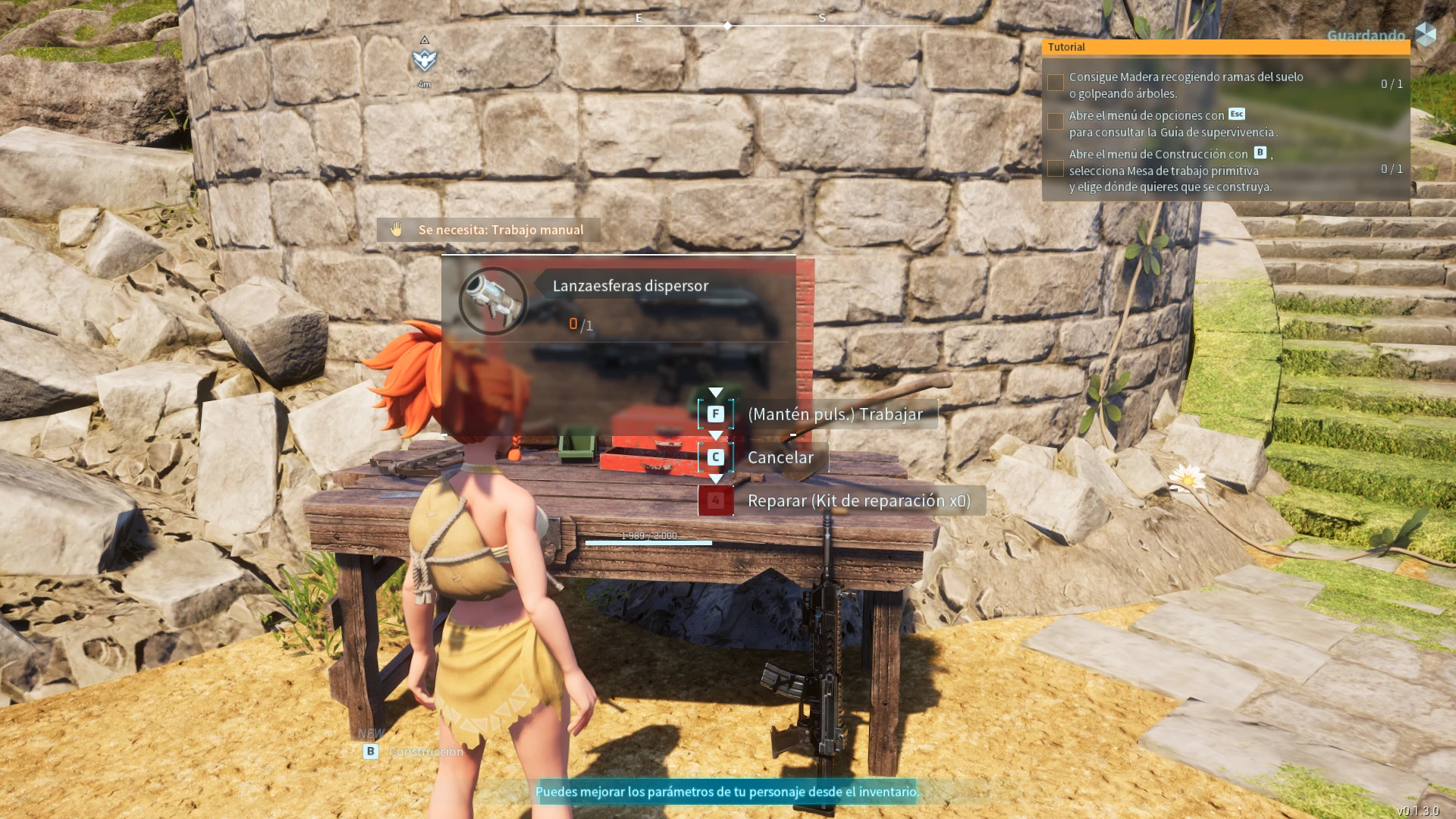
Task: Click the Lanzaesferas dispersor item icon
Action: (x=492, y=301)
